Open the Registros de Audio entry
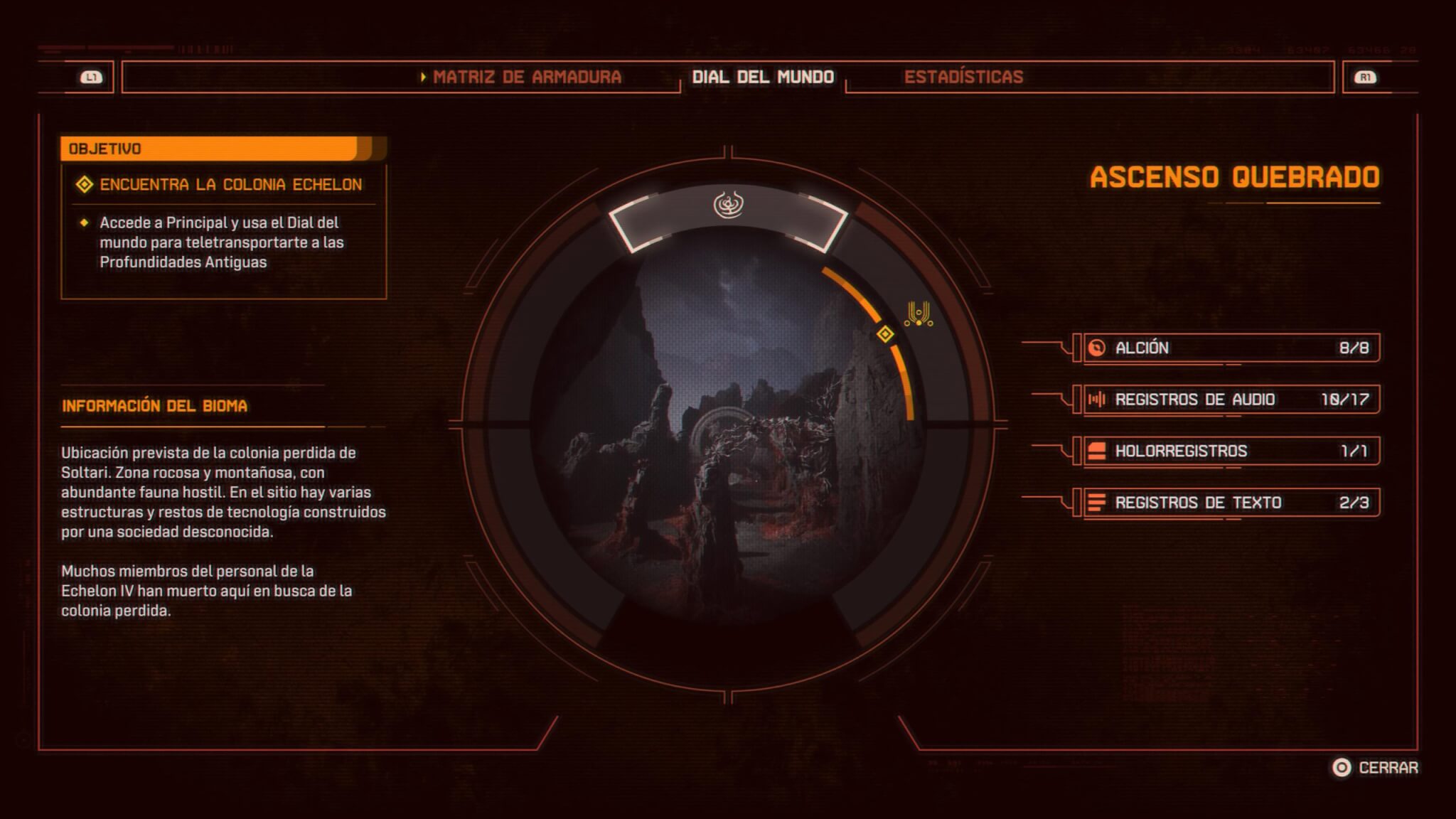This screenshot has height=819, width=1456. (x=1231, y=400)
